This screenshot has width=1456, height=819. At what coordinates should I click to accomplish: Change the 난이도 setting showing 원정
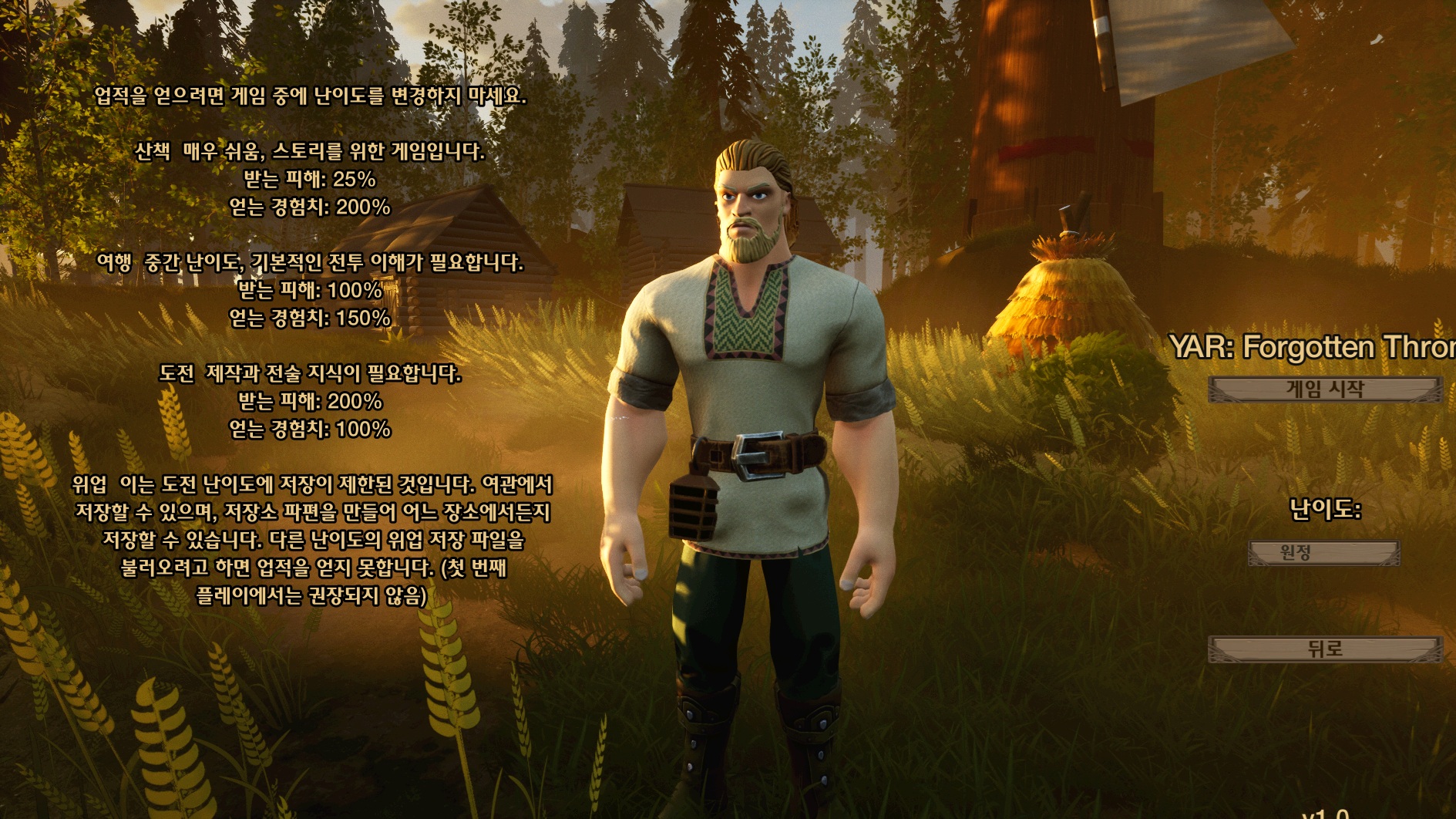1323,553
